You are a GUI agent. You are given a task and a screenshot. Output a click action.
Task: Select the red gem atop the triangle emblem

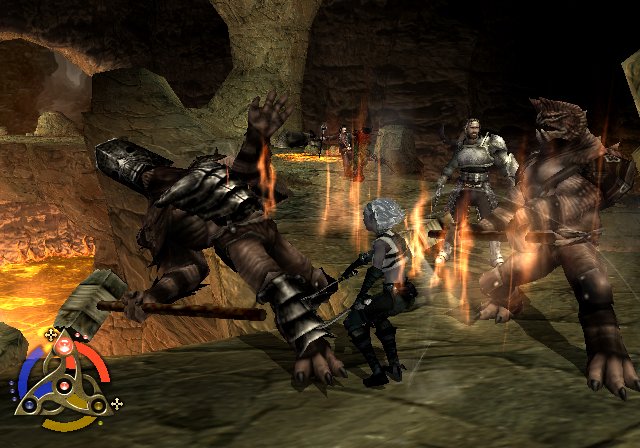coord(65,346)
